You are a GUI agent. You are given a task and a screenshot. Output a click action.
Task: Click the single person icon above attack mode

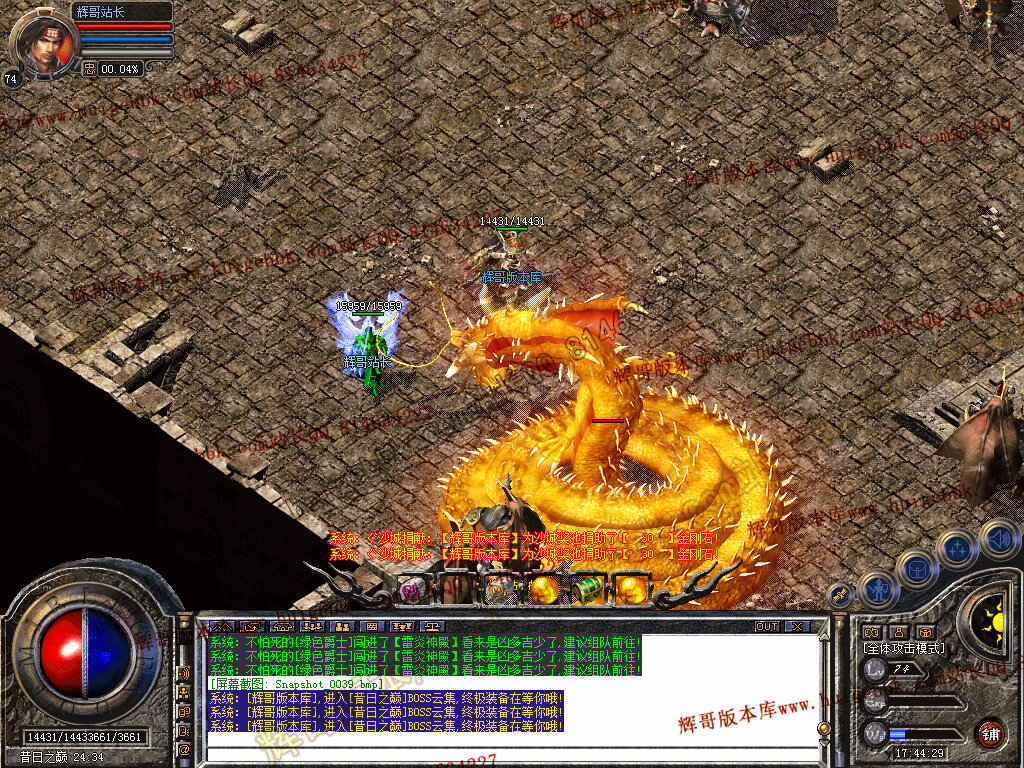pyautogui.click(x=898, y=632)
